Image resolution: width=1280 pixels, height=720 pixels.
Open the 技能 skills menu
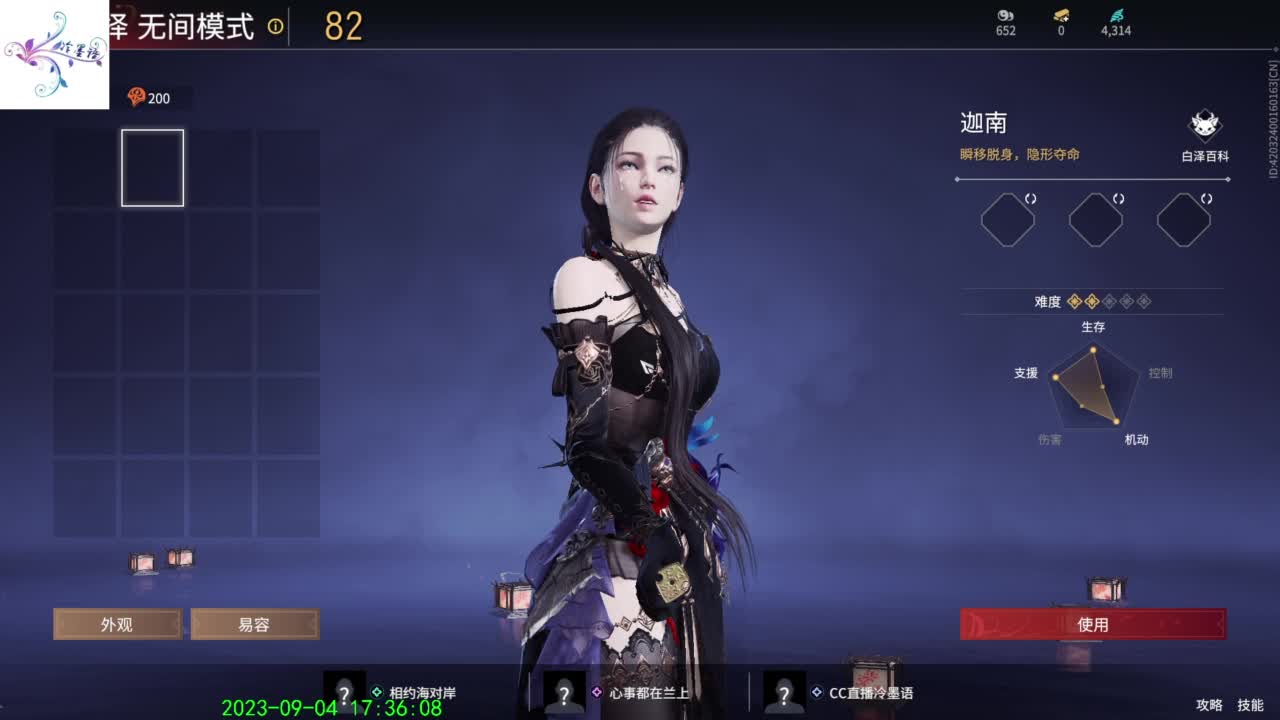click(x=1248, y=704)
